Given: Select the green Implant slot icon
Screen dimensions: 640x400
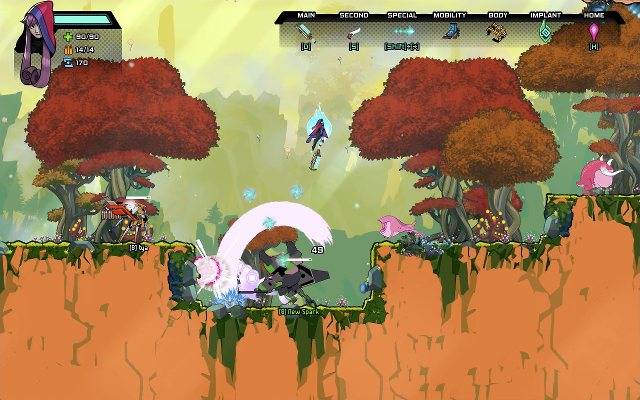Looking at the screenshot, I should pos(545,32).
